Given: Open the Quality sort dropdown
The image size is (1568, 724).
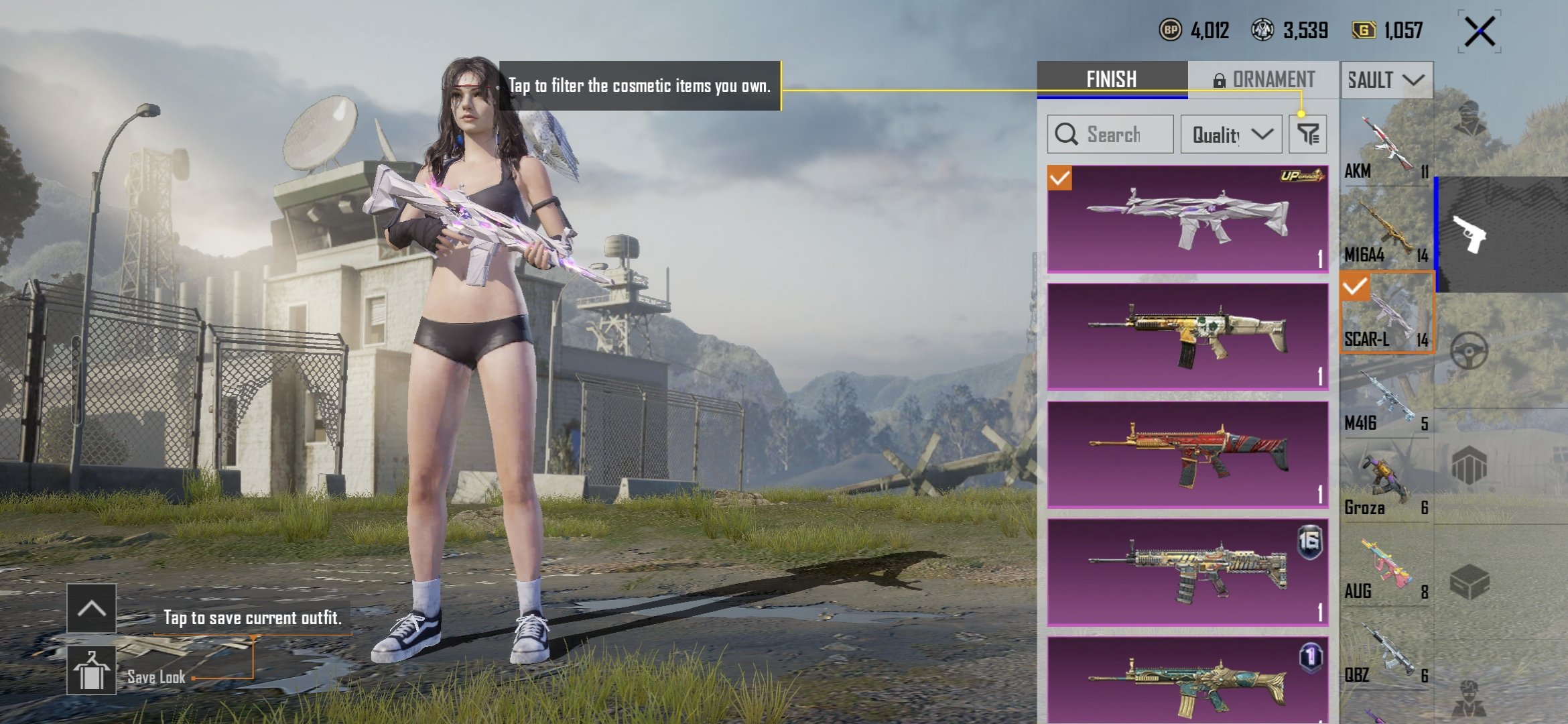Looking at the screenshot, I should [x=1231, y=134].
